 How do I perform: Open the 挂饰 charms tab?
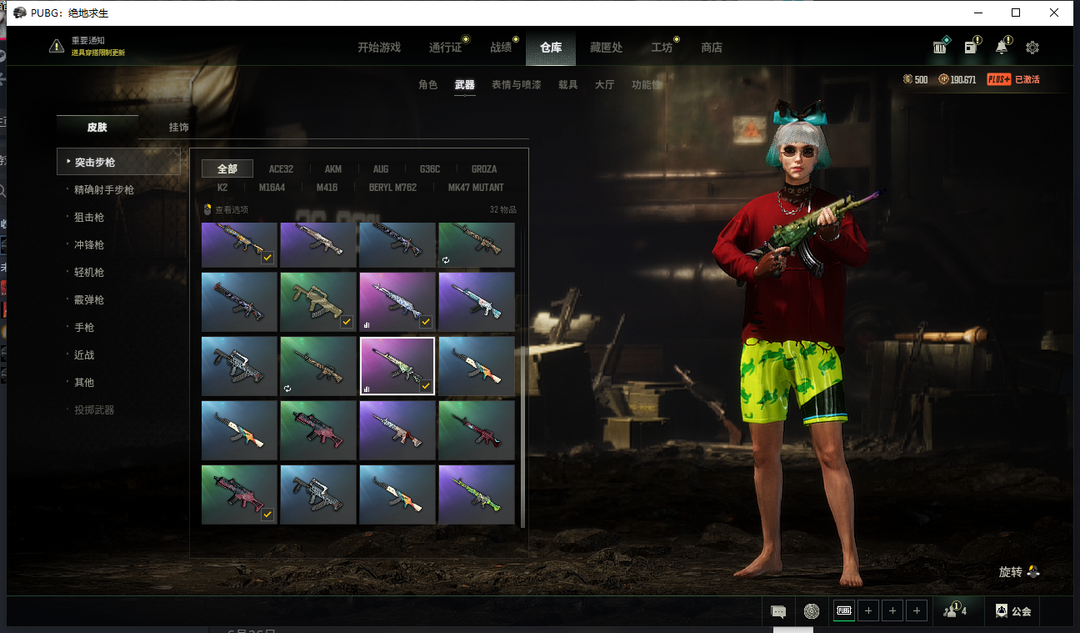click(x=179, y=127)
